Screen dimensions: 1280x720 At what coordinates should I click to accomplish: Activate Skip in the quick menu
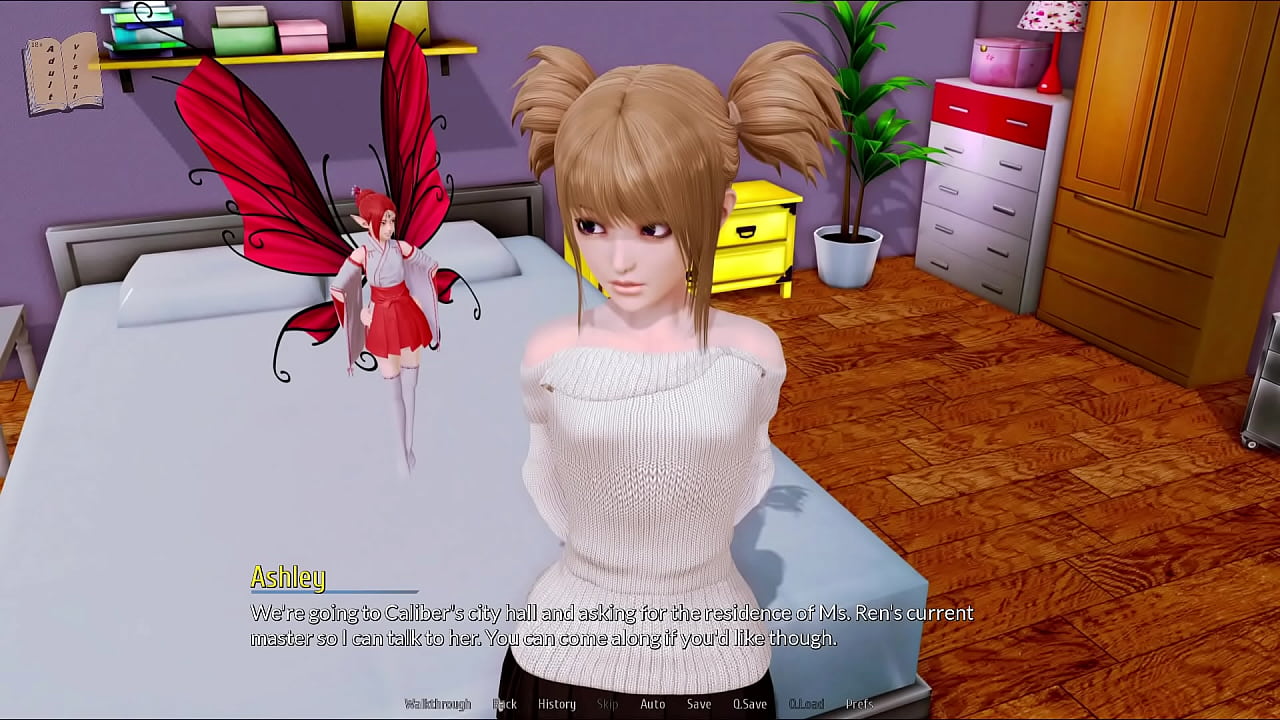pos(607,704)
